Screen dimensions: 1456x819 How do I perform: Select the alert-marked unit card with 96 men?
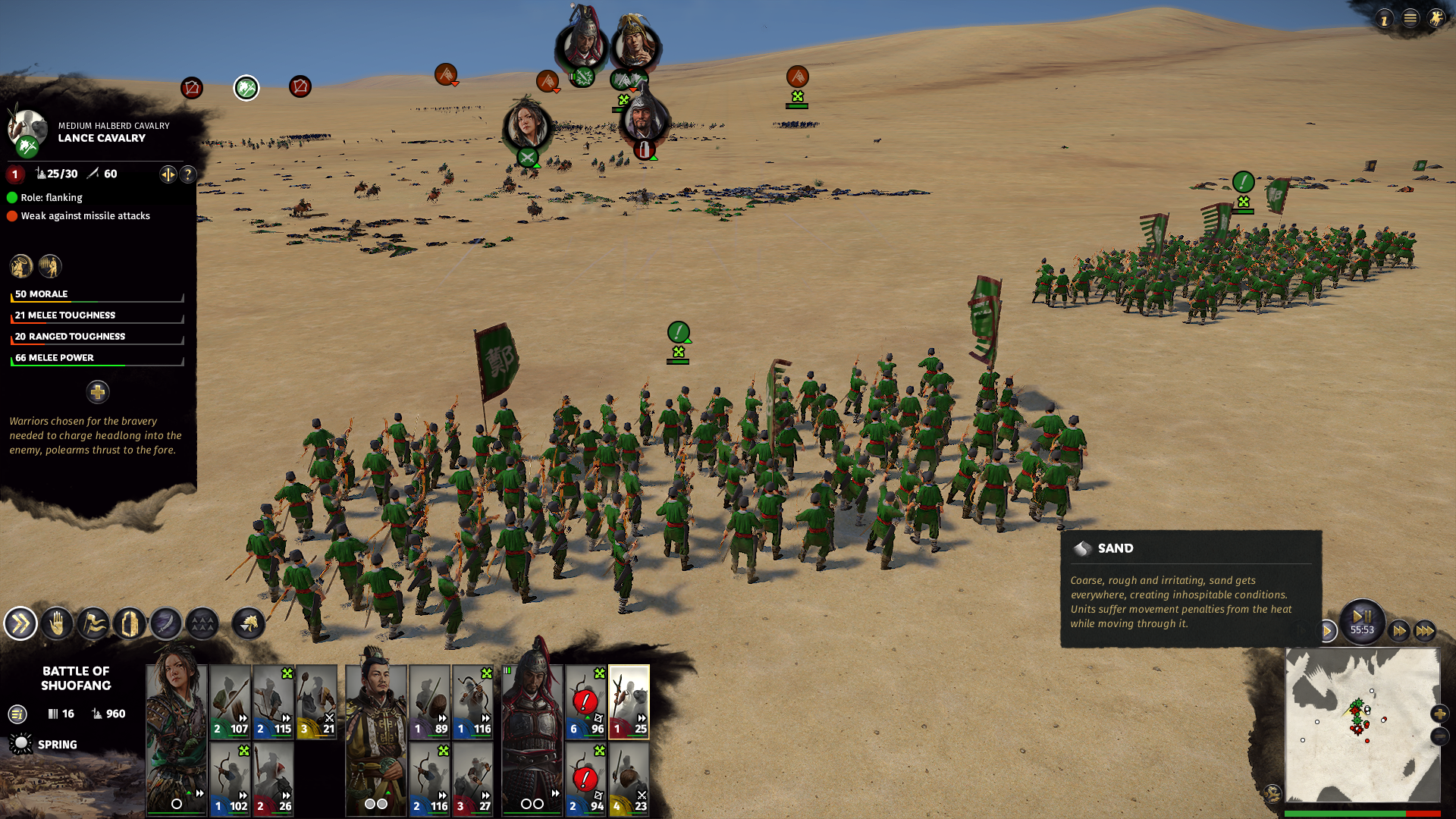click(x=585, y=701)
